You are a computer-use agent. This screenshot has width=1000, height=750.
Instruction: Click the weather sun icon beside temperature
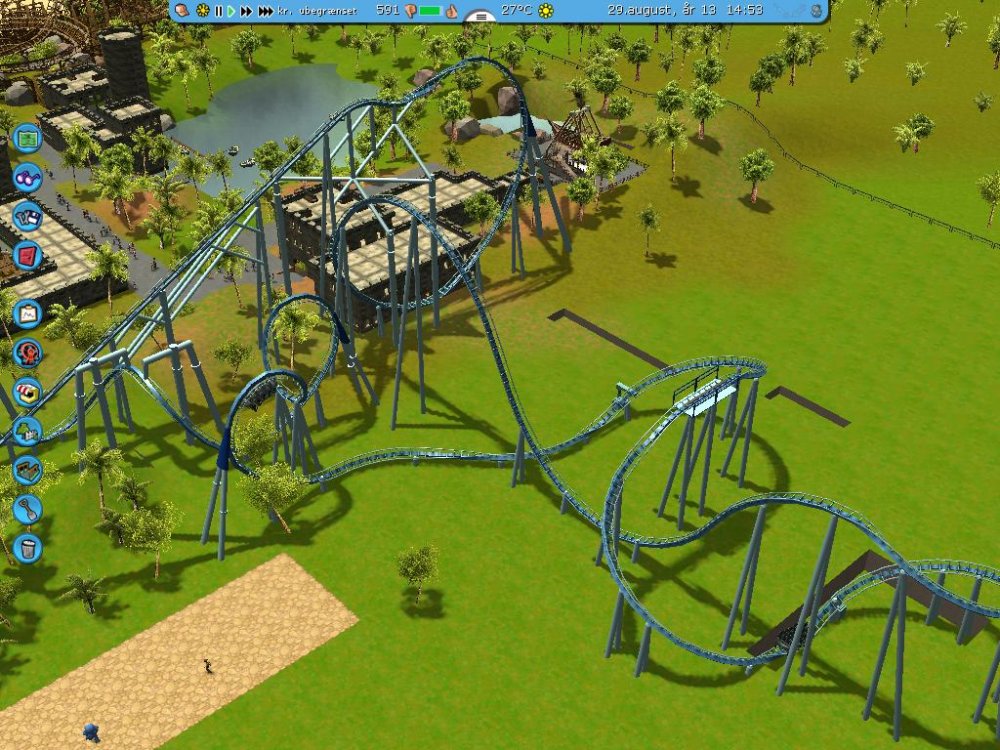545,11
